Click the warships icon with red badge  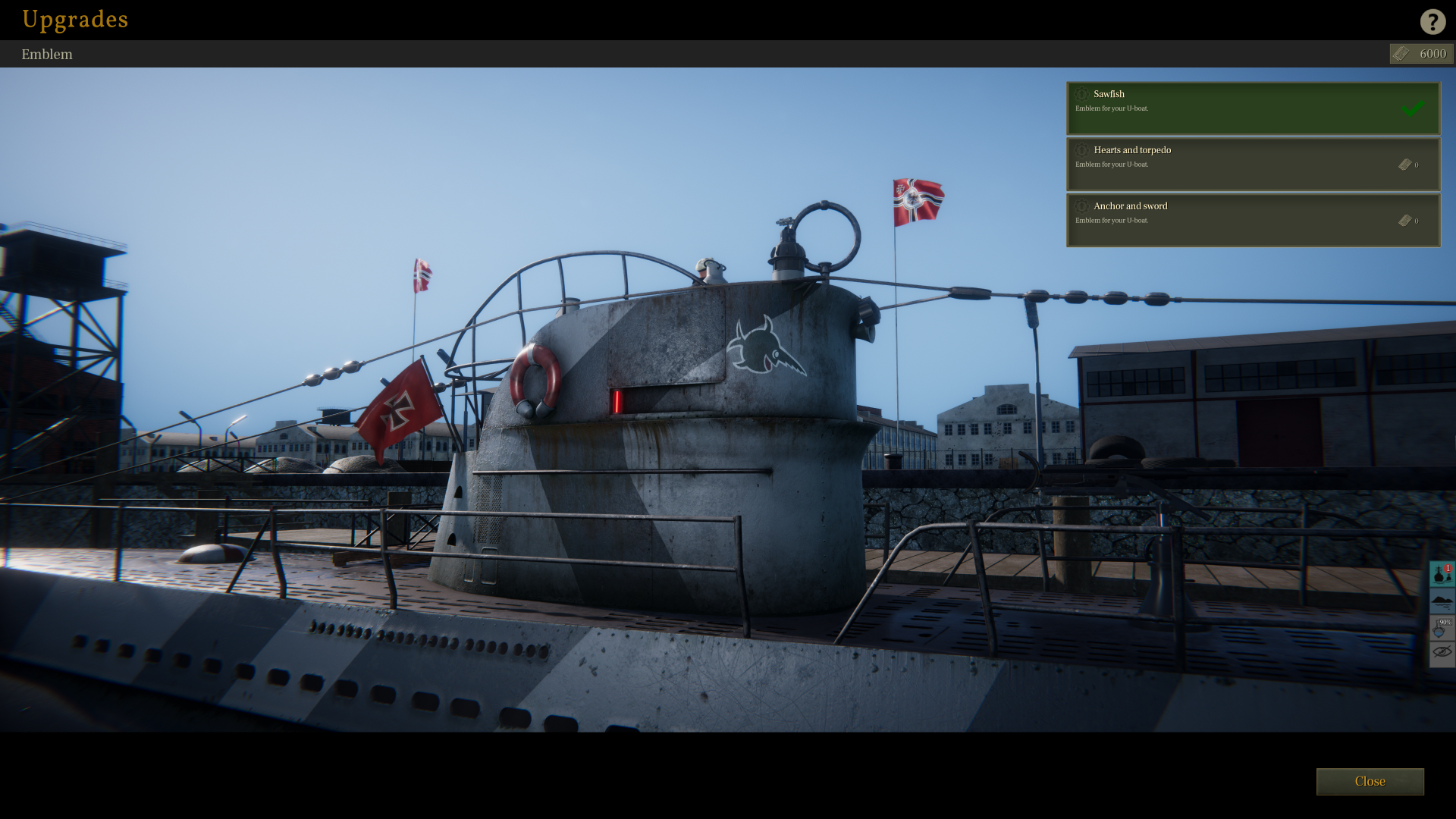click(x=1442, y=574)
